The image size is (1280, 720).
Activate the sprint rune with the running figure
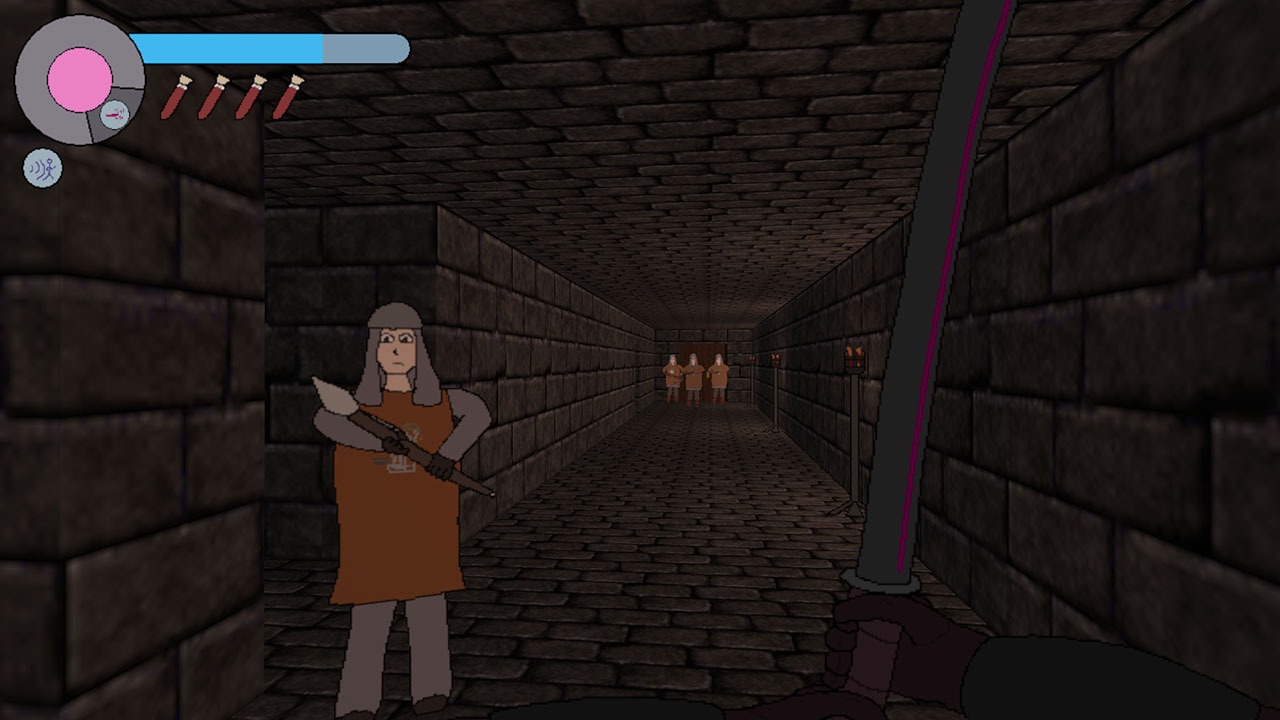tap(43, 166)
